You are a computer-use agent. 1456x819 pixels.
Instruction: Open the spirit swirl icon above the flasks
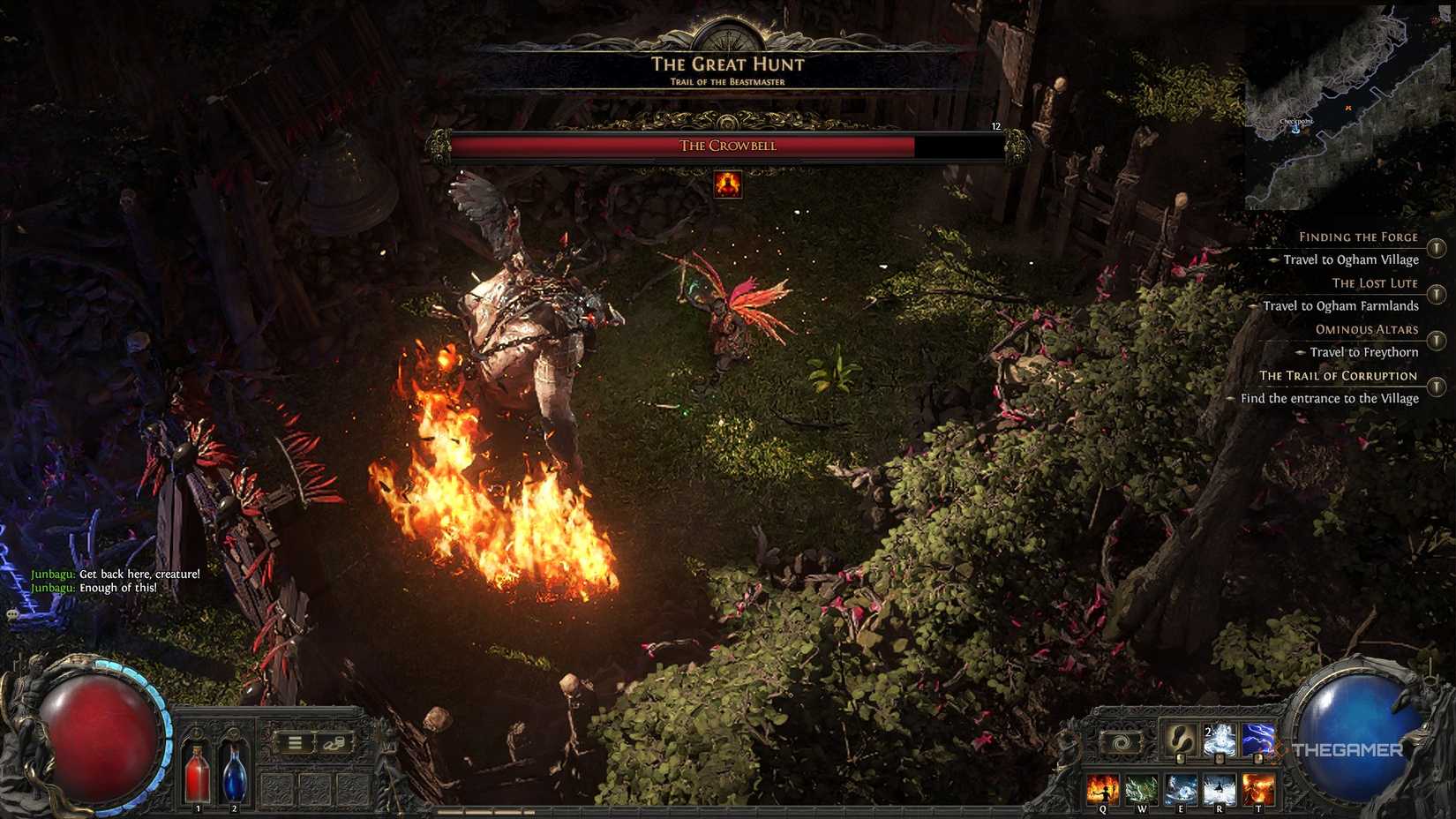(1122, 742)
